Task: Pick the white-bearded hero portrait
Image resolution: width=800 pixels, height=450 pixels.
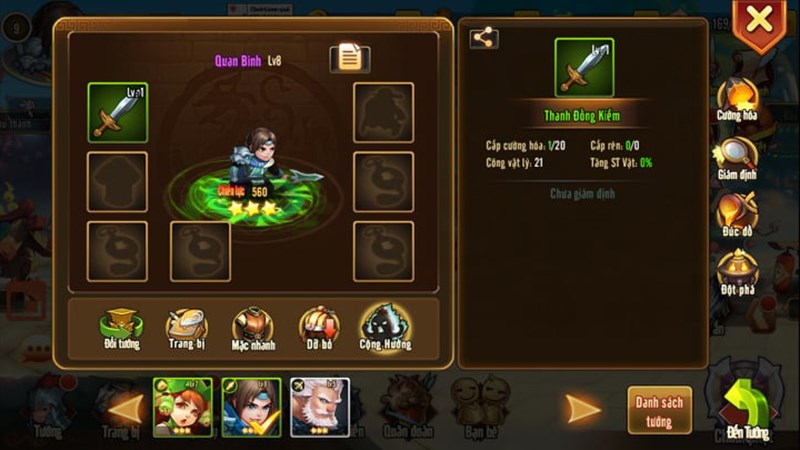Action: point(320,407)
